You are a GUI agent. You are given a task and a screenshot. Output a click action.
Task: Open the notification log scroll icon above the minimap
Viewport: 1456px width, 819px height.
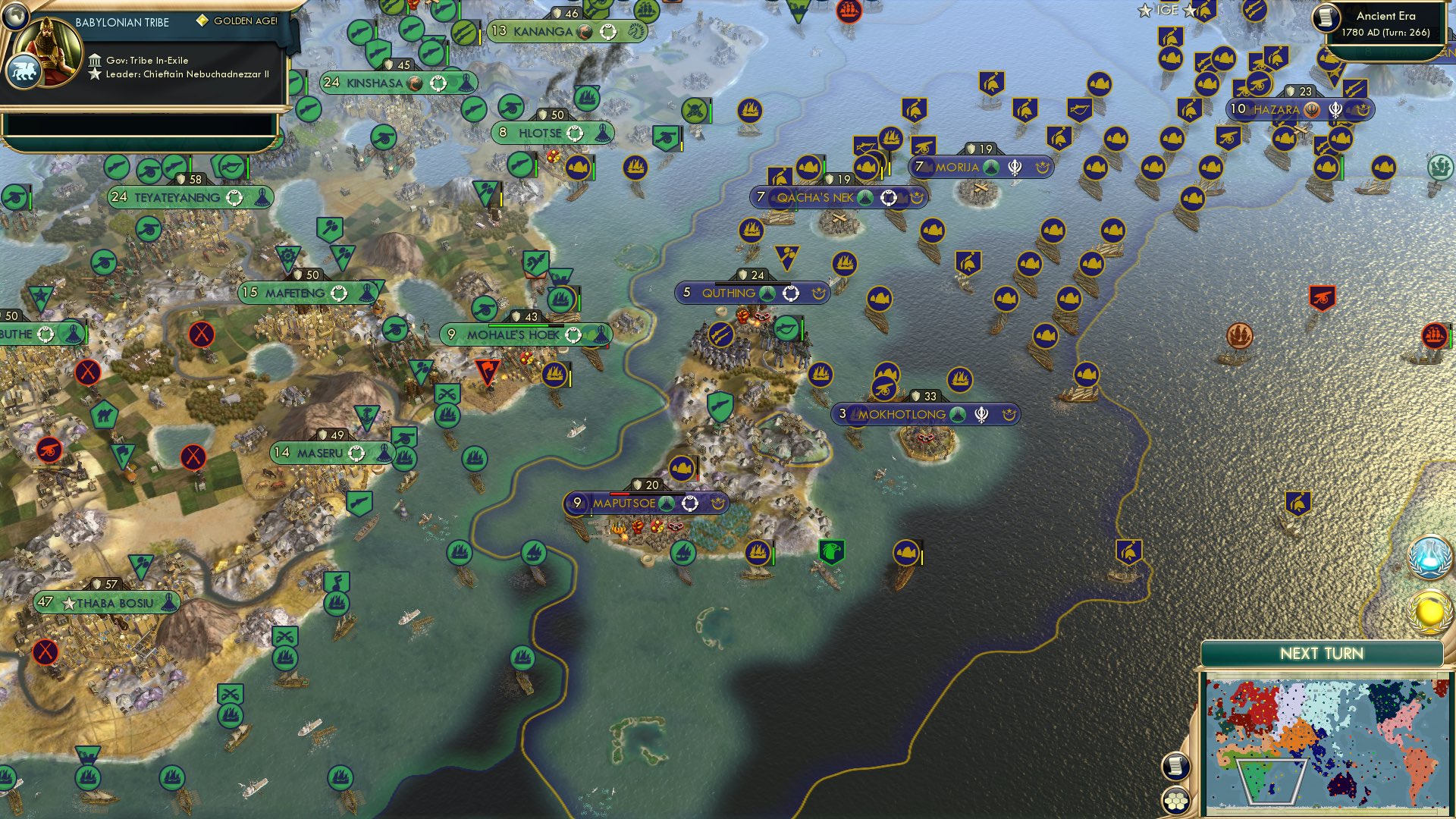(x=1175, y=767)
